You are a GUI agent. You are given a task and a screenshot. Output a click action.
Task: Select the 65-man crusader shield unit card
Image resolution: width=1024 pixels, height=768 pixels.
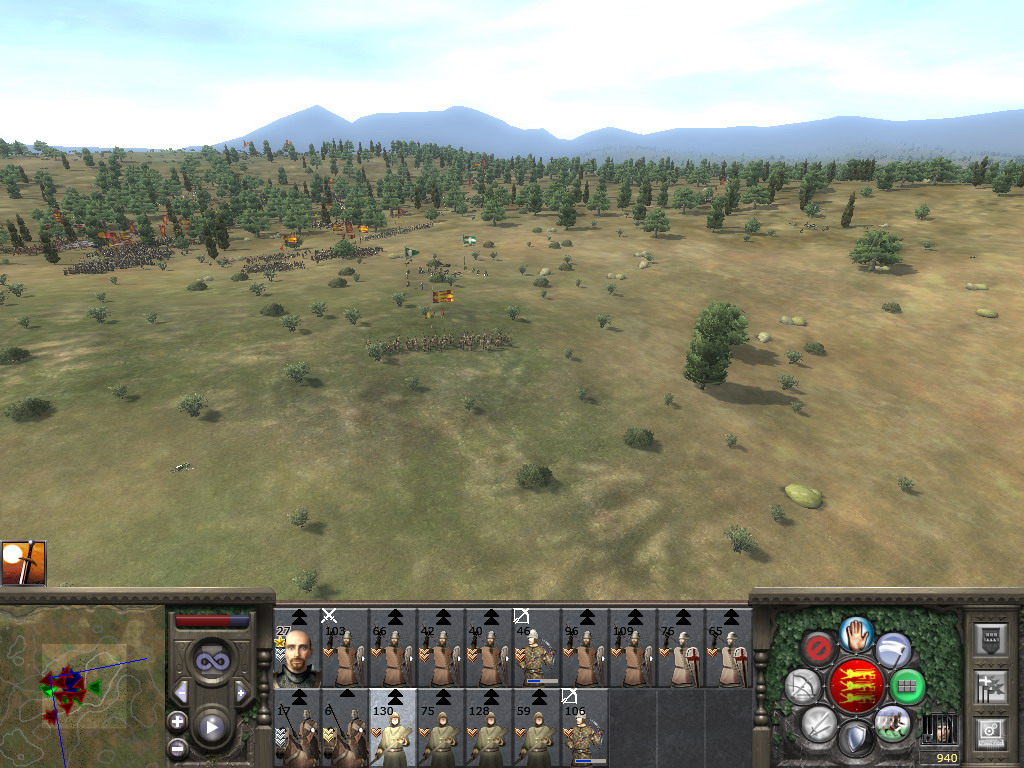point(729,648)
